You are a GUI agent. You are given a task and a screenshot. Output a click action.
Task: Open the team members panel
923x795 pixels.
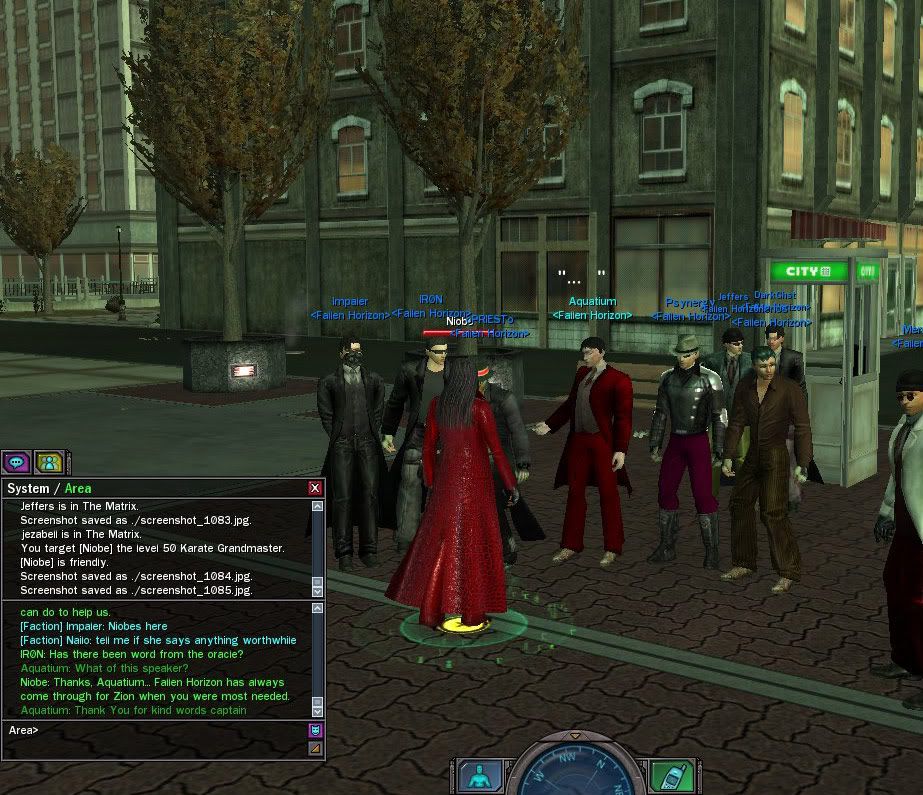(x=49, y=462)
